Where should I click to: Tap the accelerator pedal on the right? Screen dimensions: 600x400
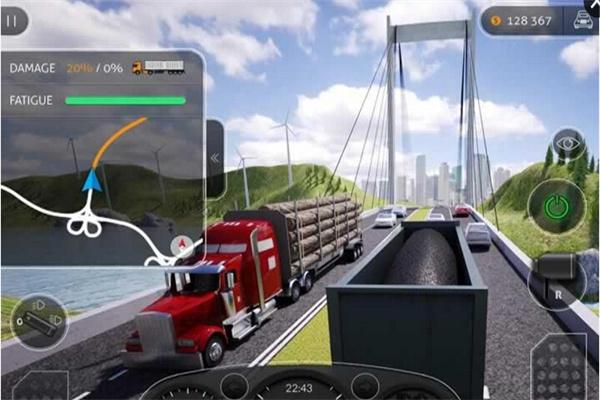pos(558,372)
